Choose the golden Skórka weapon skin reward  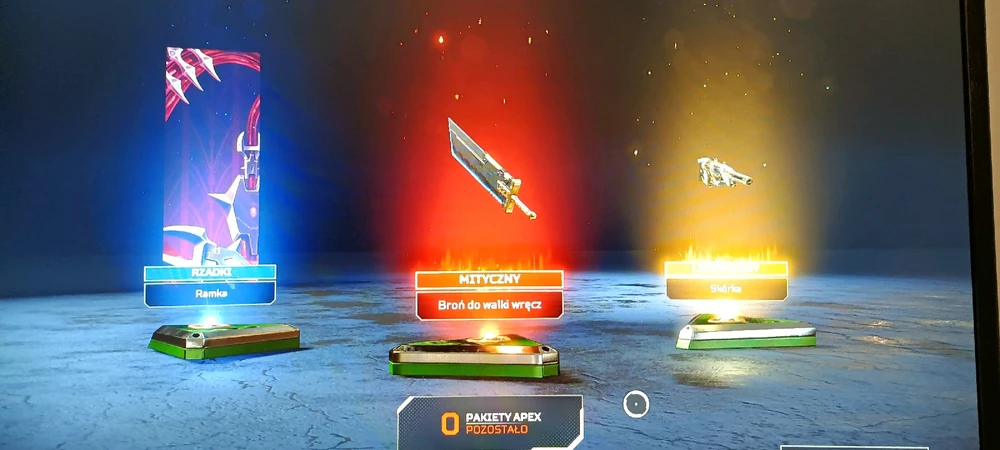(724, 173)
